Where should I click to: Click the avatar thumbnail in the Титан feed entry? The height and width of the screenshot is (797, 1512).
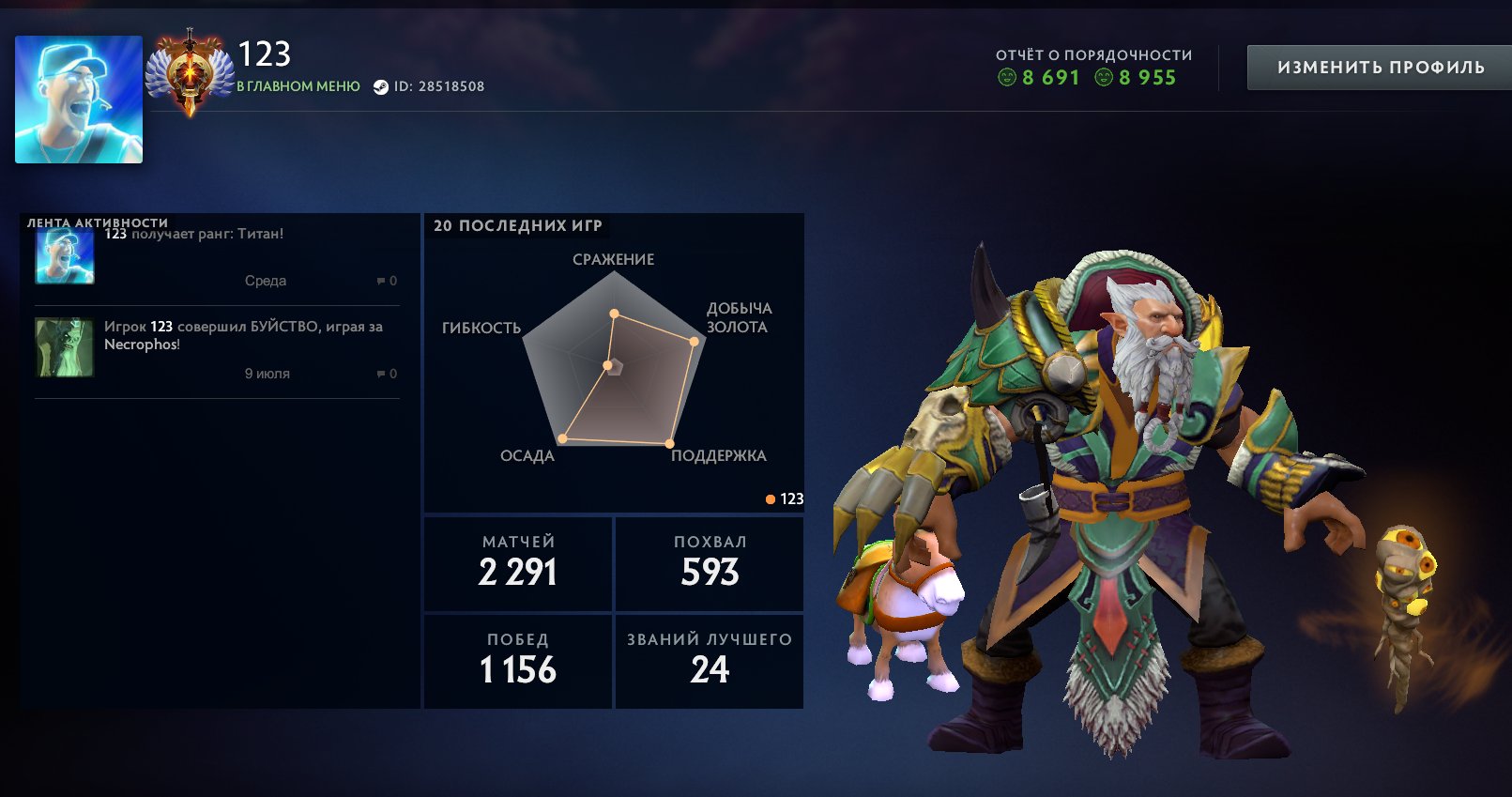tap(64, 256)
